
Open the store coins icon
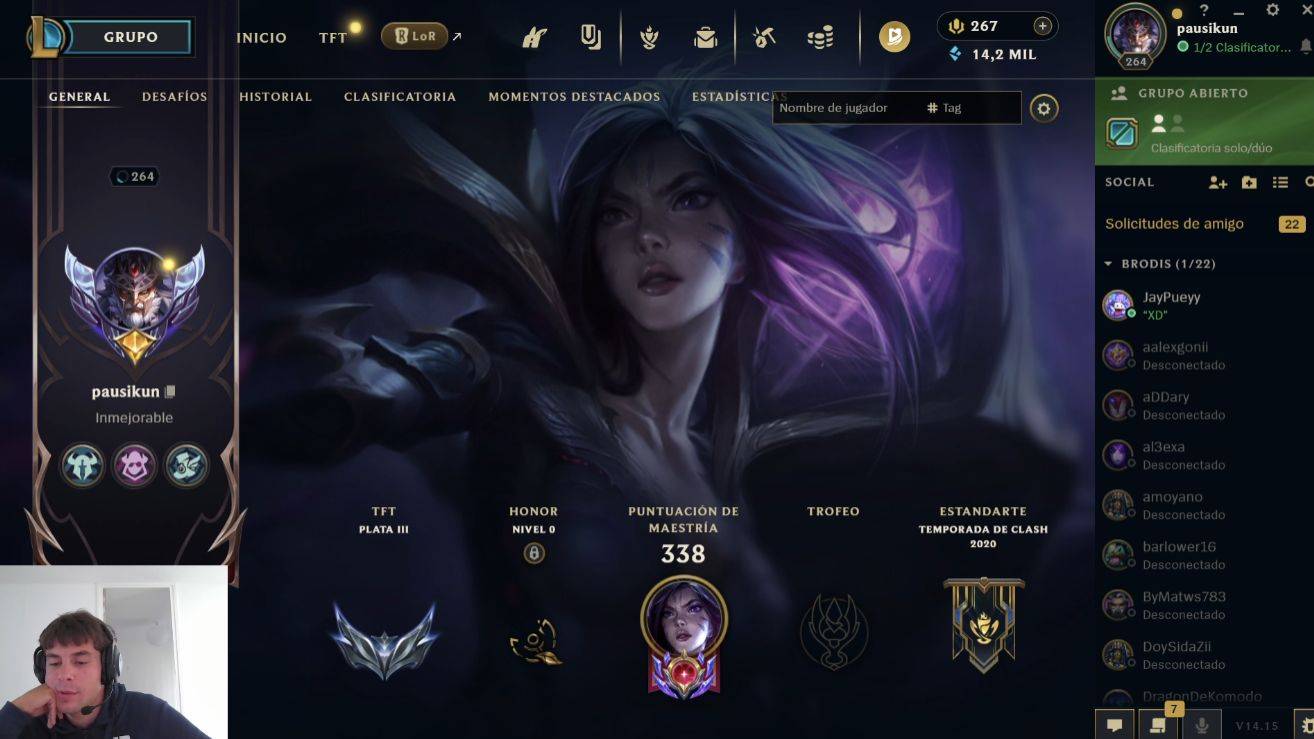tap(820, 38)
